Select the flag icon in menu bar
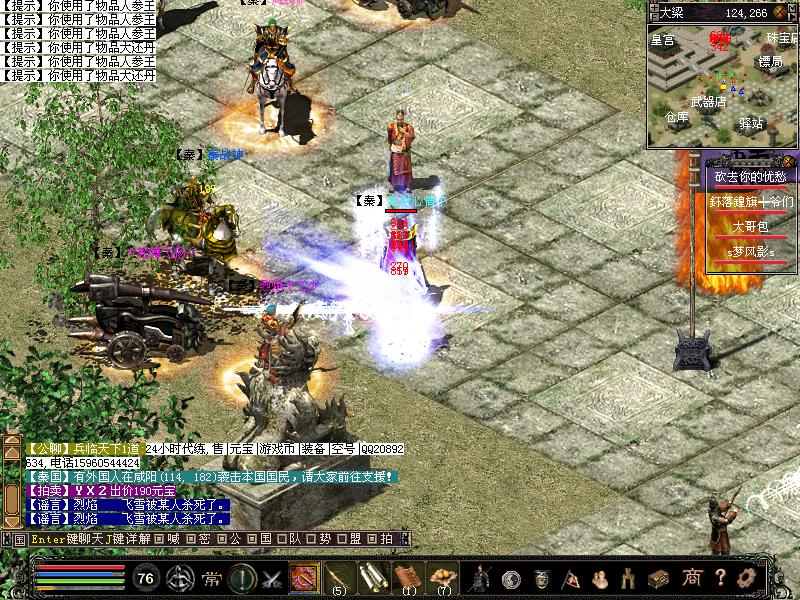800x600 pixels. (x=571, y=578)
